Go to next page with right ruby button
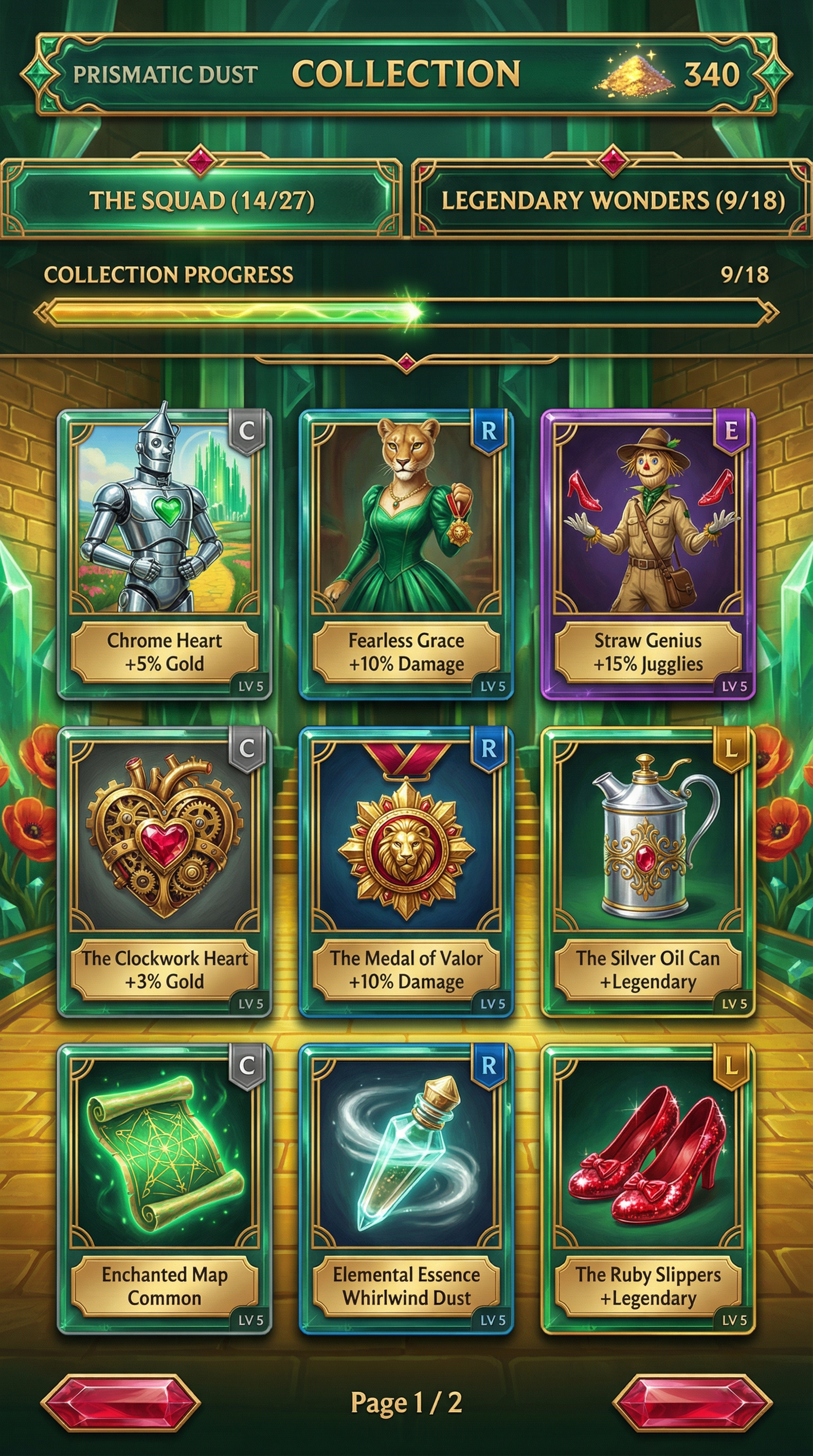 click(x=692, y=1404)
